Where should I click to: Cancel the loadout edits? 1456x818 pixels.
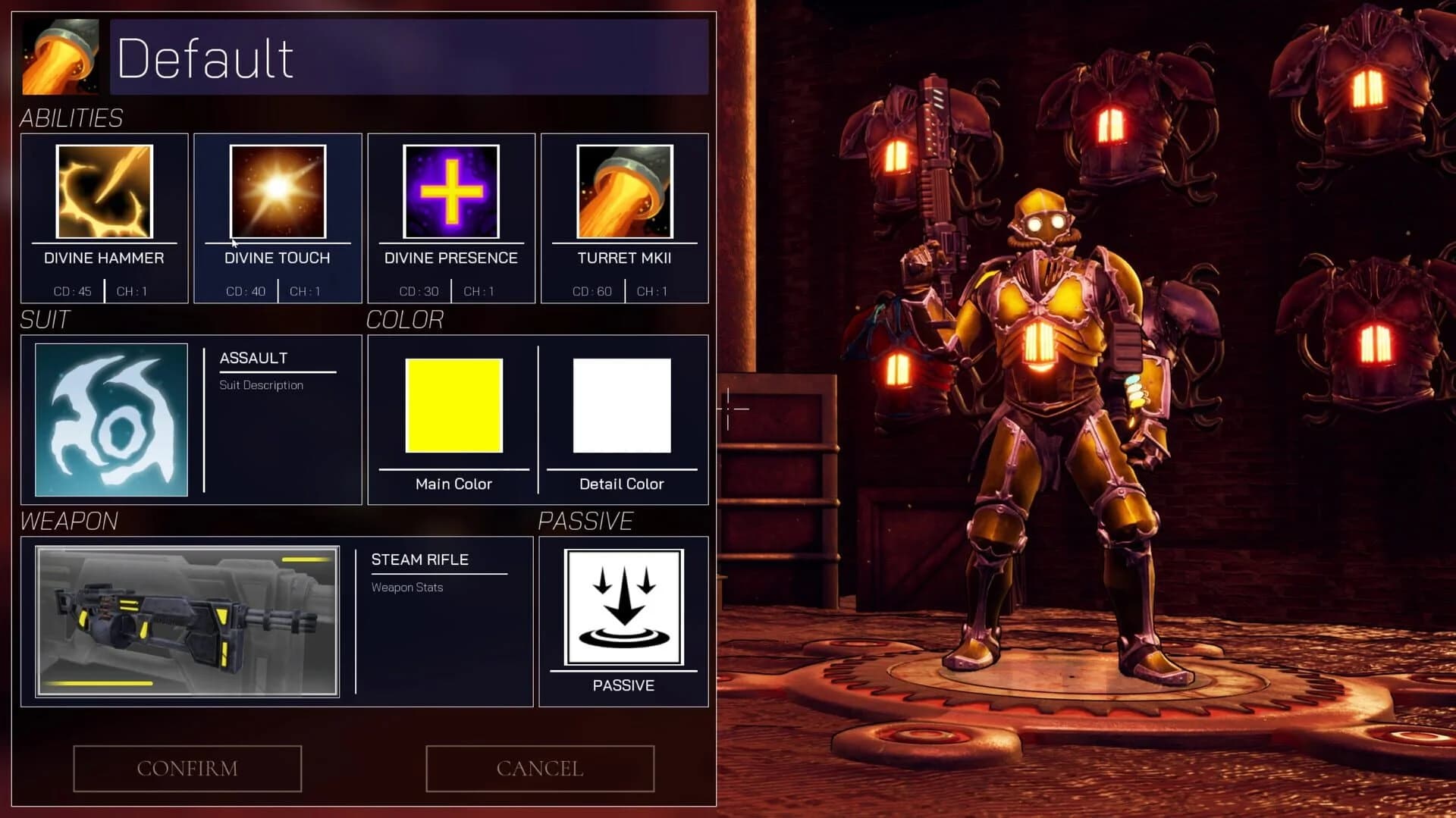pyautogui.click(x=539, y=768)
